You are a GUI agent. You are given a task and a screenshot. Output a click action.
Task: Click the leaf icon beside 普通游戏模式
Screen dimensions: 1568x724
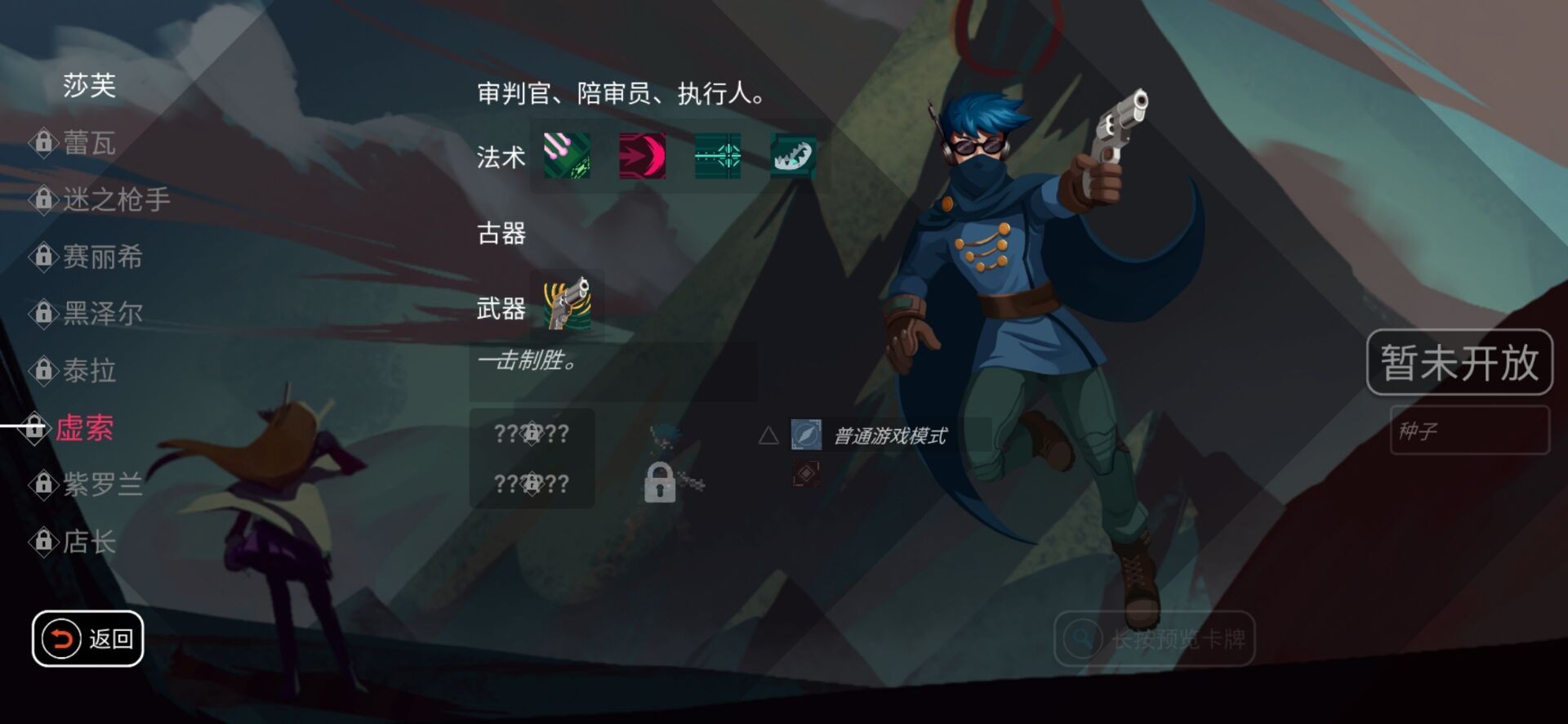(805, 437)
